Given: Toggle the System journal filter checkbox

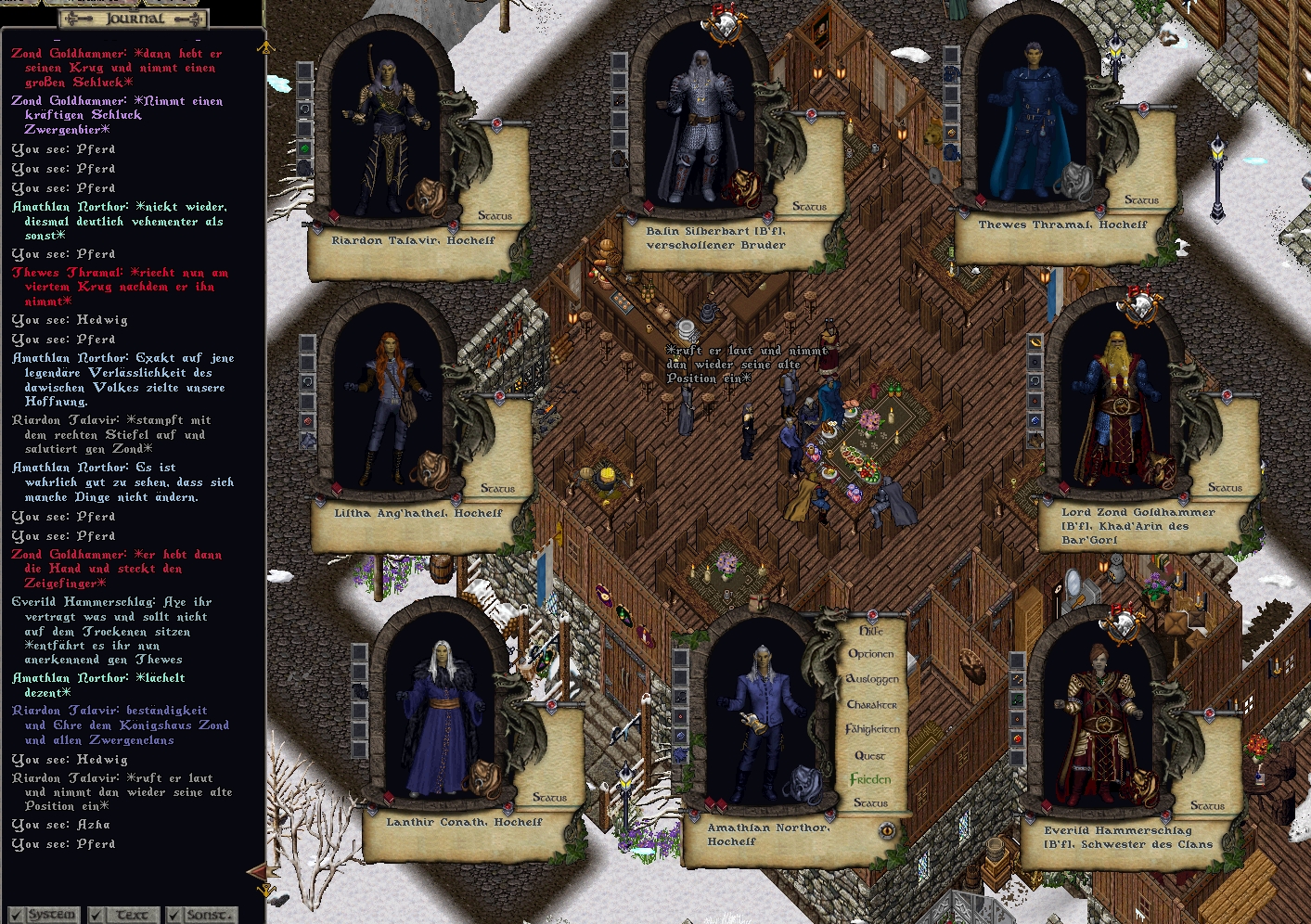Looking at the screenshot, I should 16,915.
